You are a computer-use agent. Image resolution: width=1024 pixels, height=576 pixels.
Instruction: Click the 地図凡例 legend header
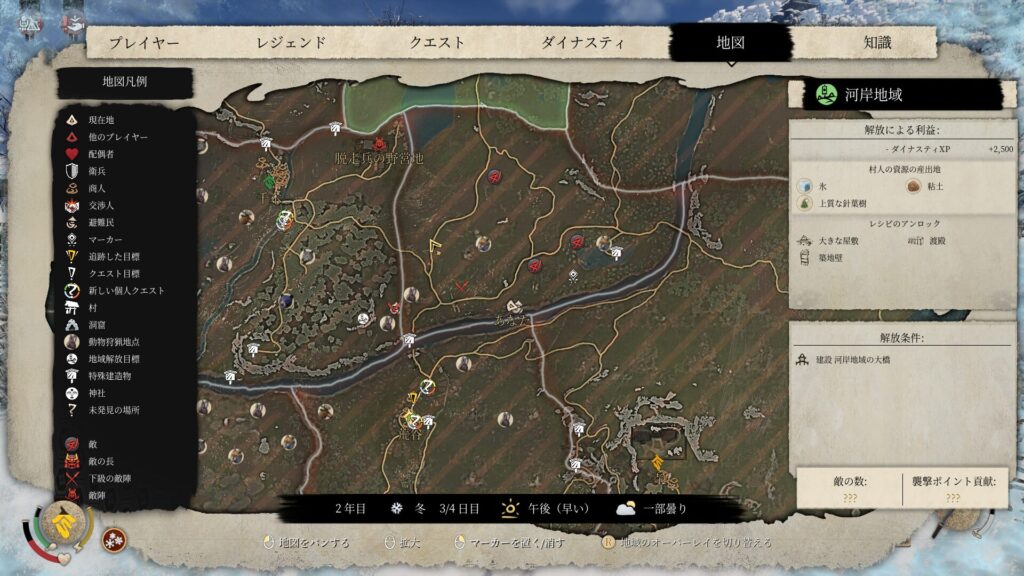pos(125,82)
